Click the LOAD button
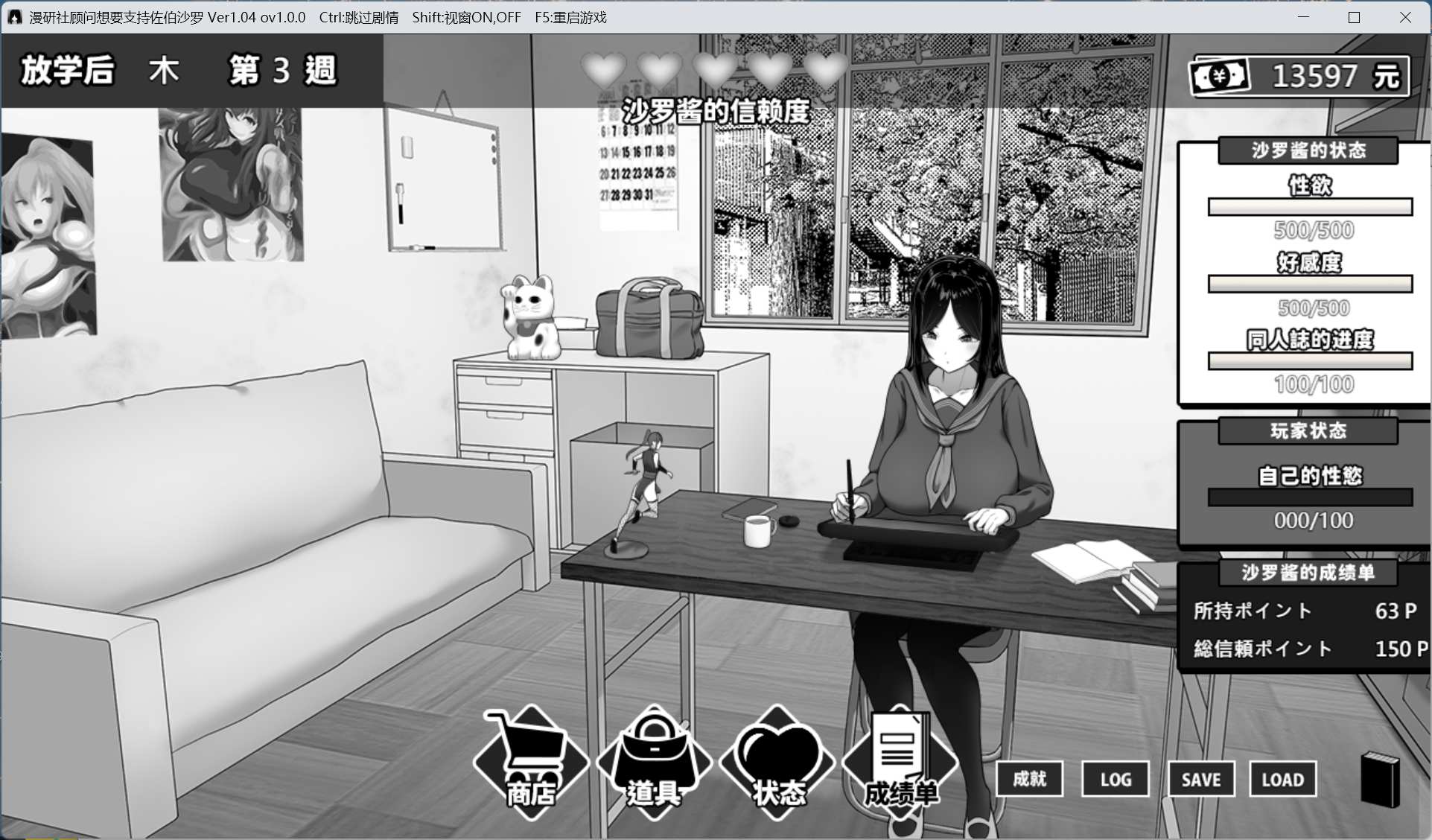The image size is (1432, 840). click(1282, 779)
